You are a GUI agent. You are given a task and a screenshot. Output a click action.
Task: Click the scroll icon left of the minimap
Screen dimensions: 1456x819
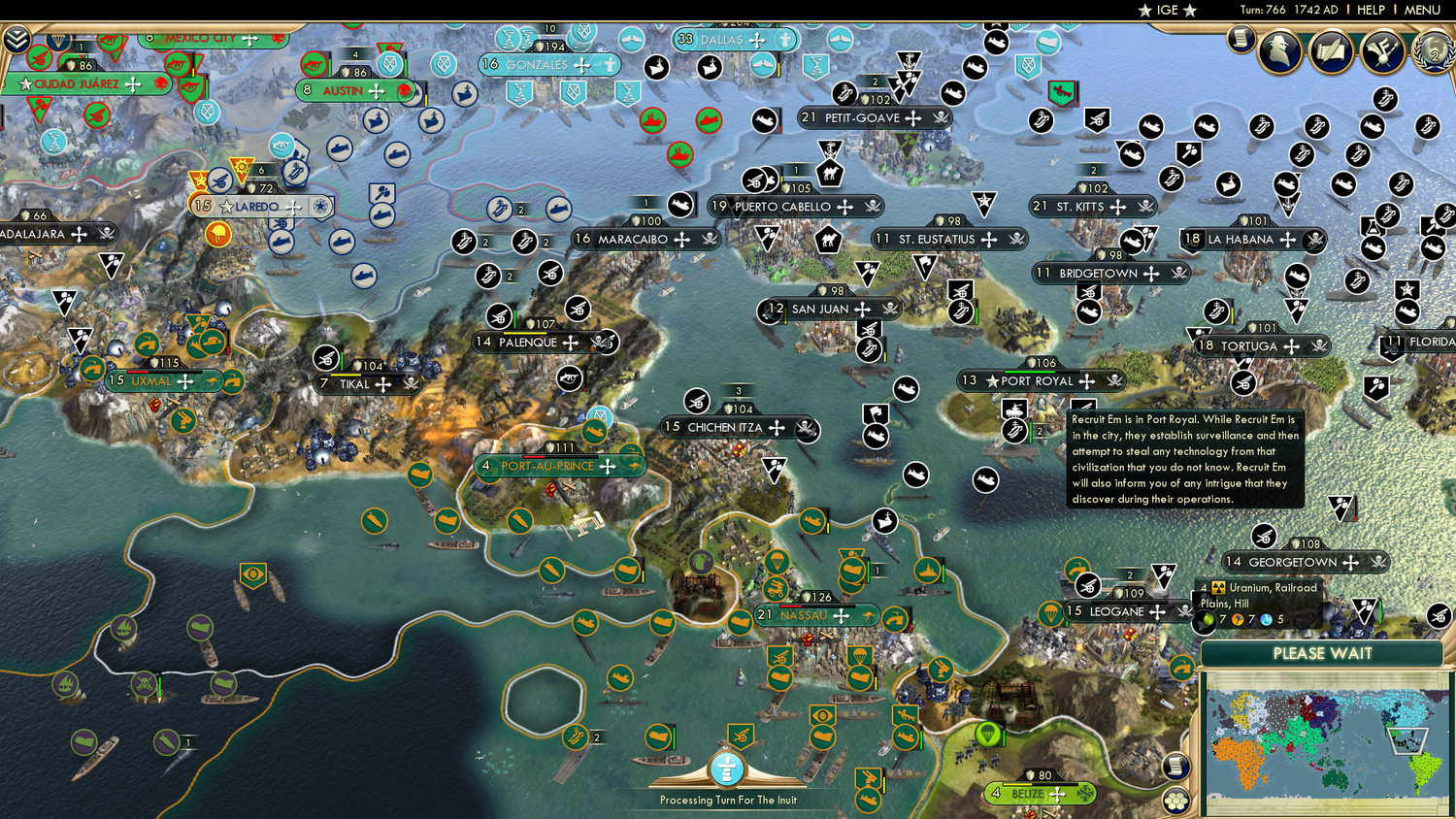point(1175,766)
